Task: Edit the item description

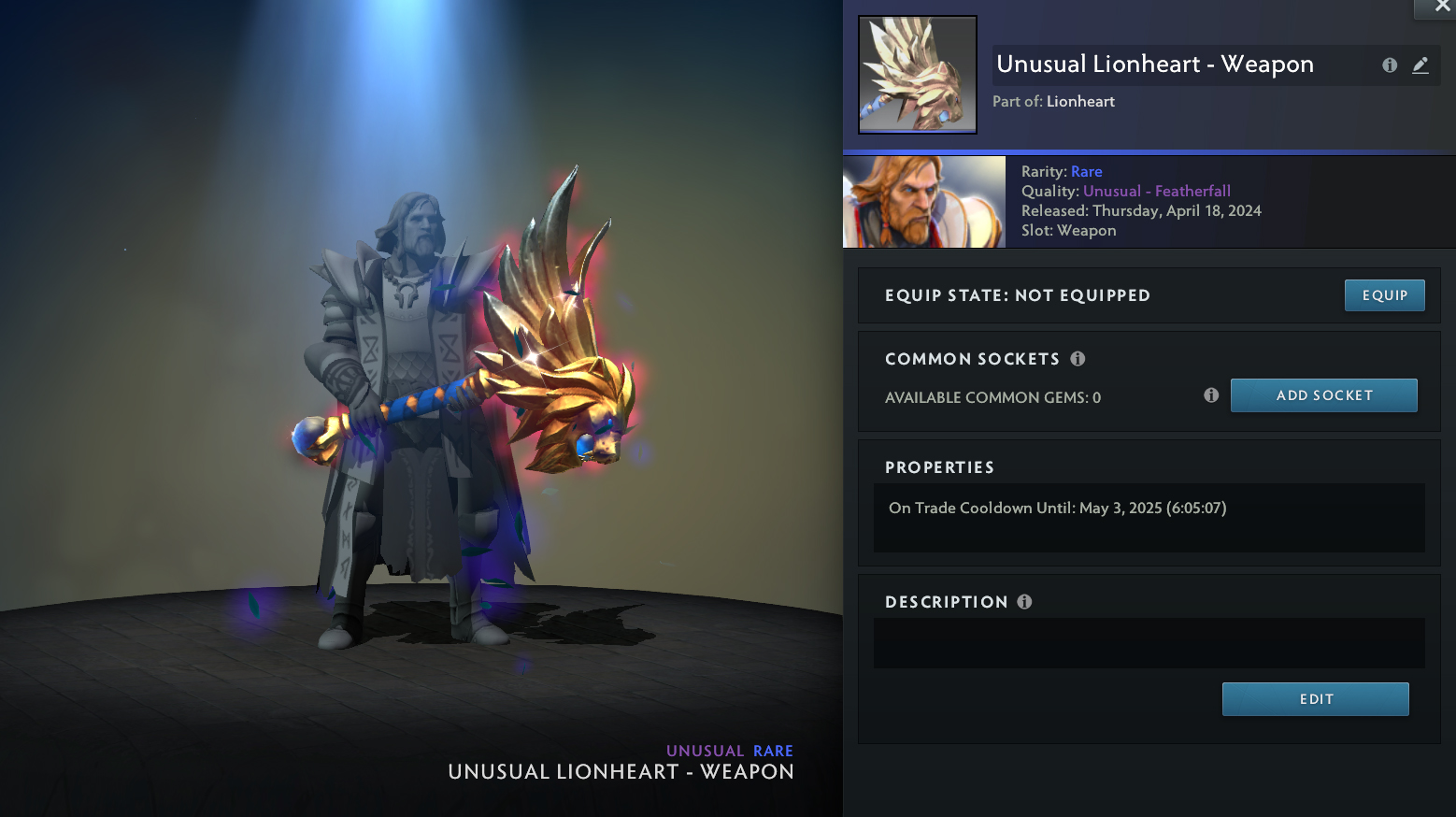Action: point(1315,699)
